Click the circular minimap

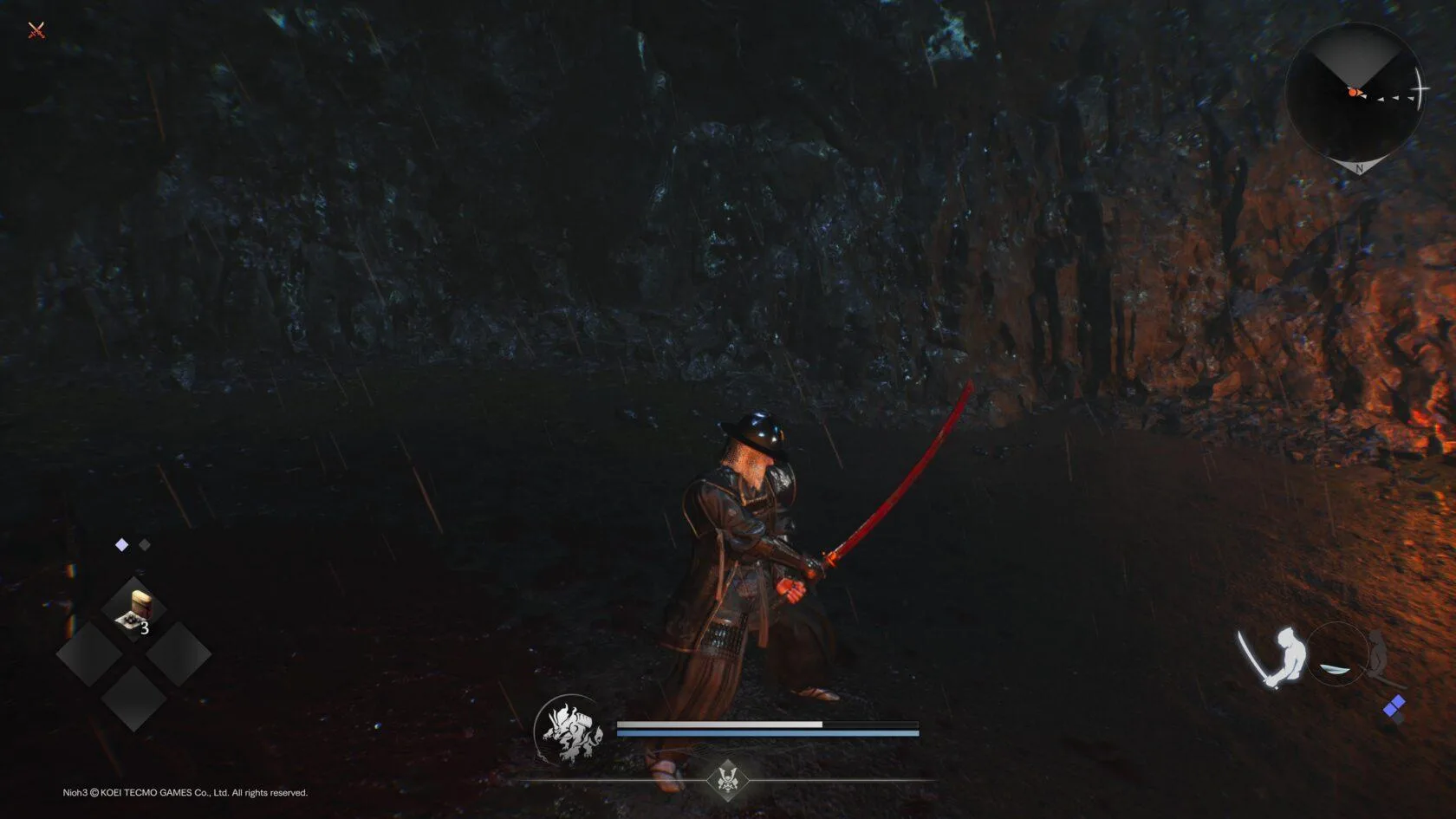click(1355, 94)
